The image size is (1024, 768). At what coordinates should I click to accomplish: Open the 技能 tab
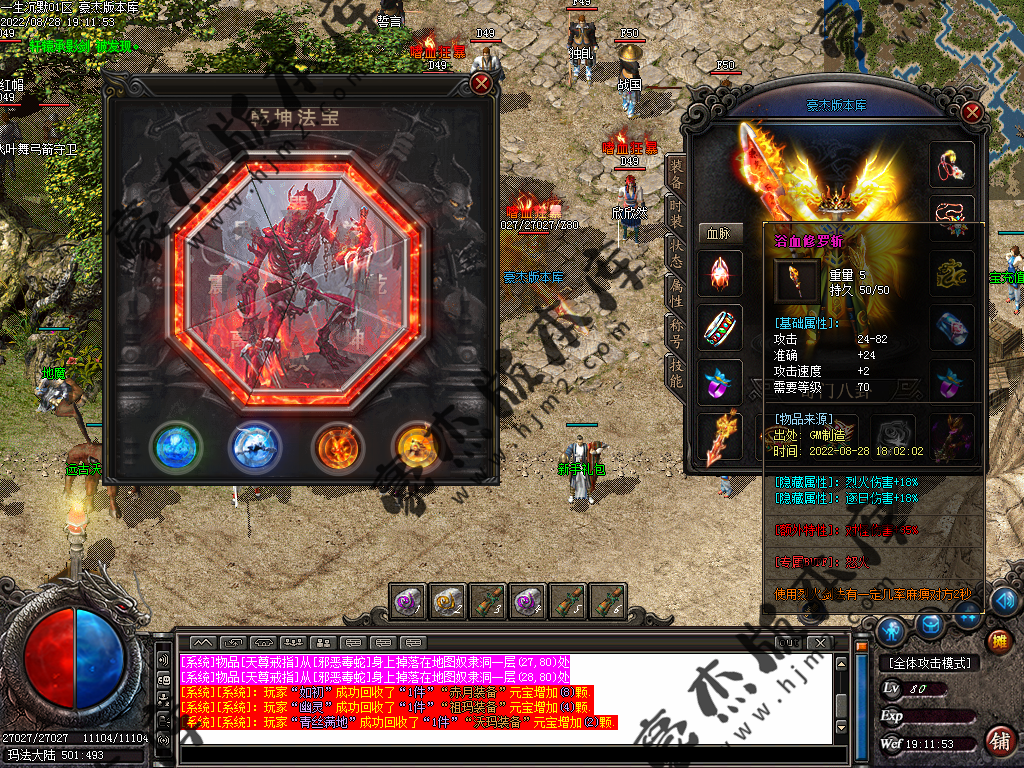coord(677,371)
